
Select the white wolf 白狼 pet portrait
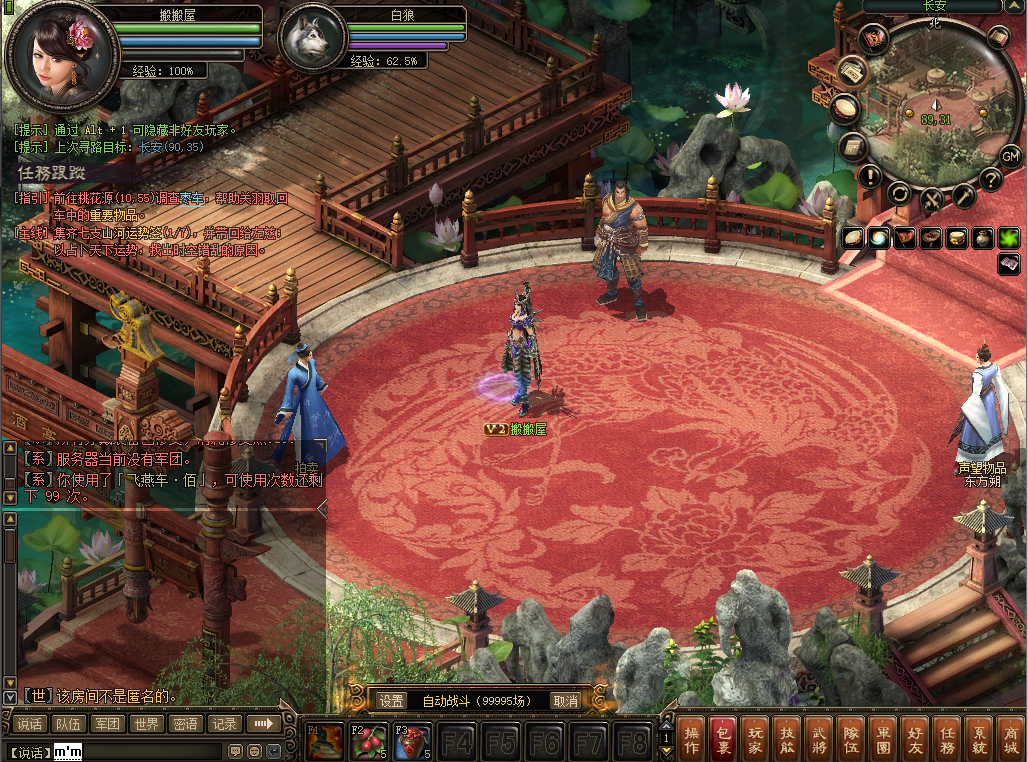tap(310, 40)
